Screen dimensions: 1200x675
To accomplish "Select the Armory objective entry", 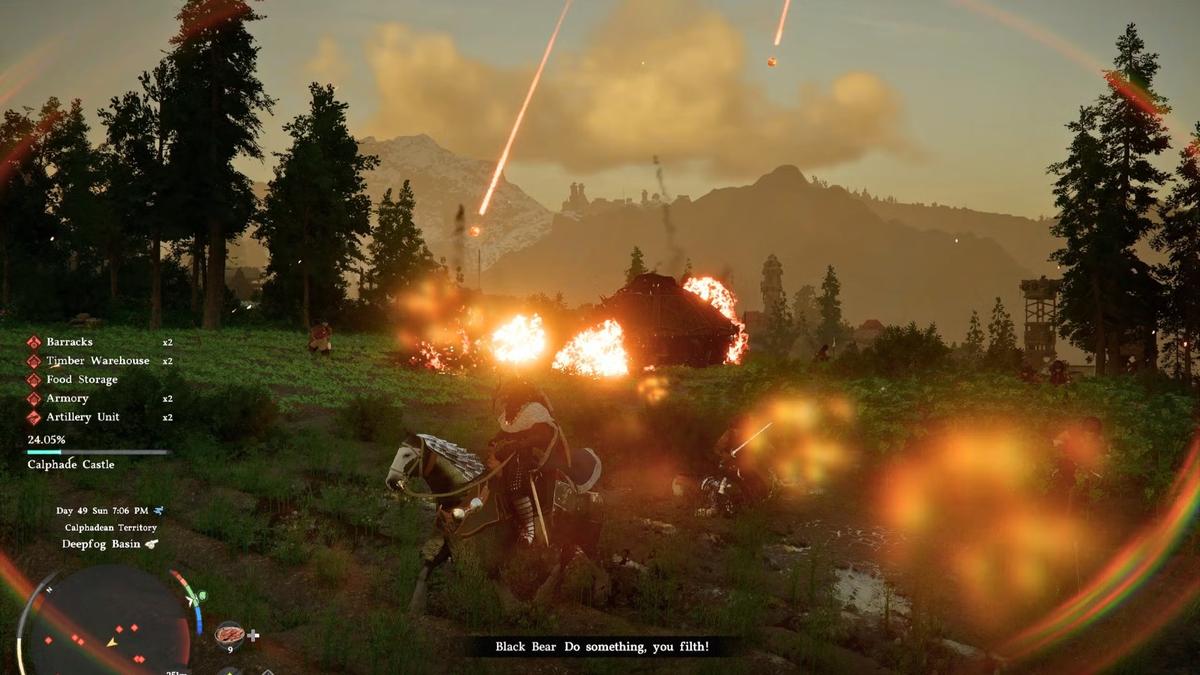I will 67,398.
